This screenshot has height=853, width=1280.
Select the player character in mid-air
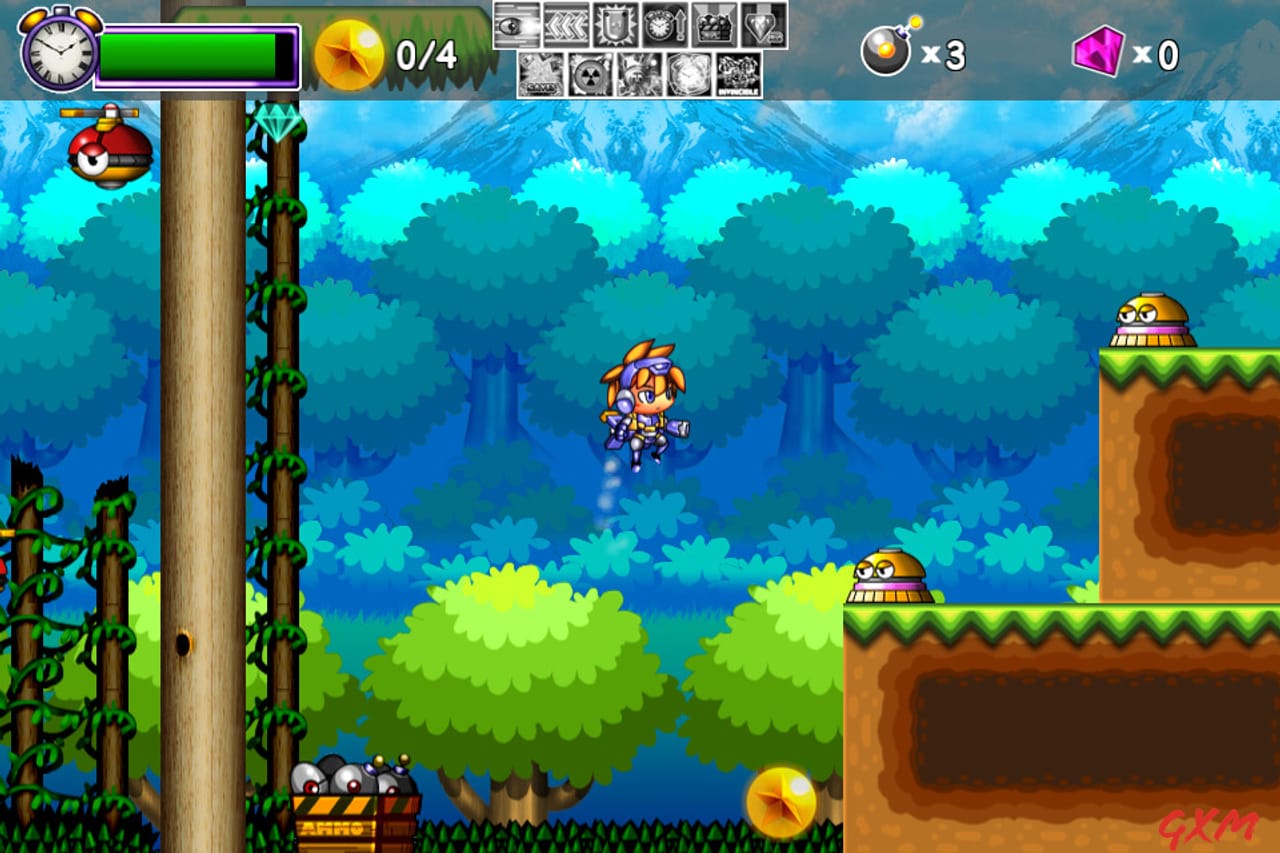coord(645,410)
